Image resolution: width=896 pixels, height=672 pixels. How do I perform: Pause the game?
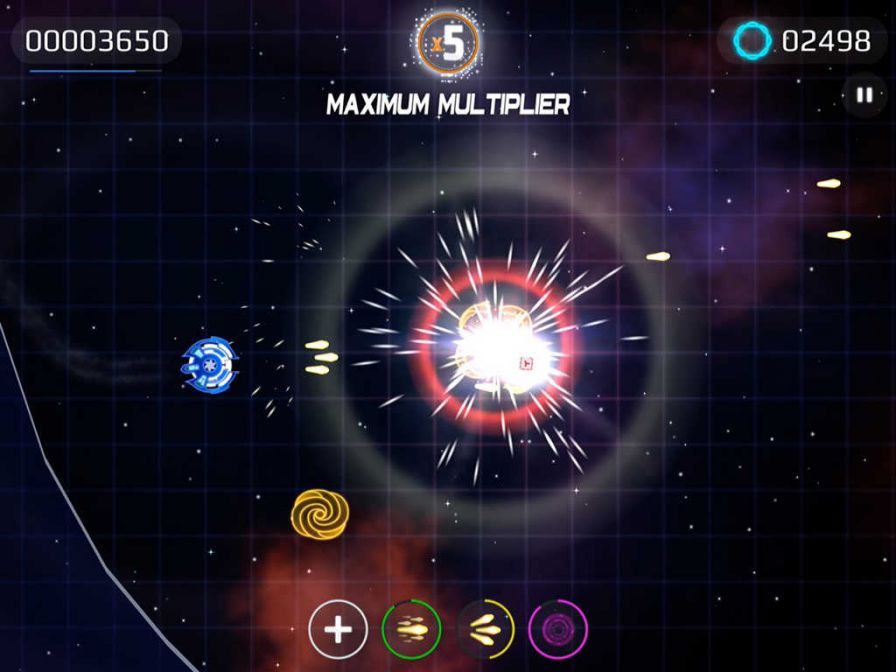862,96
